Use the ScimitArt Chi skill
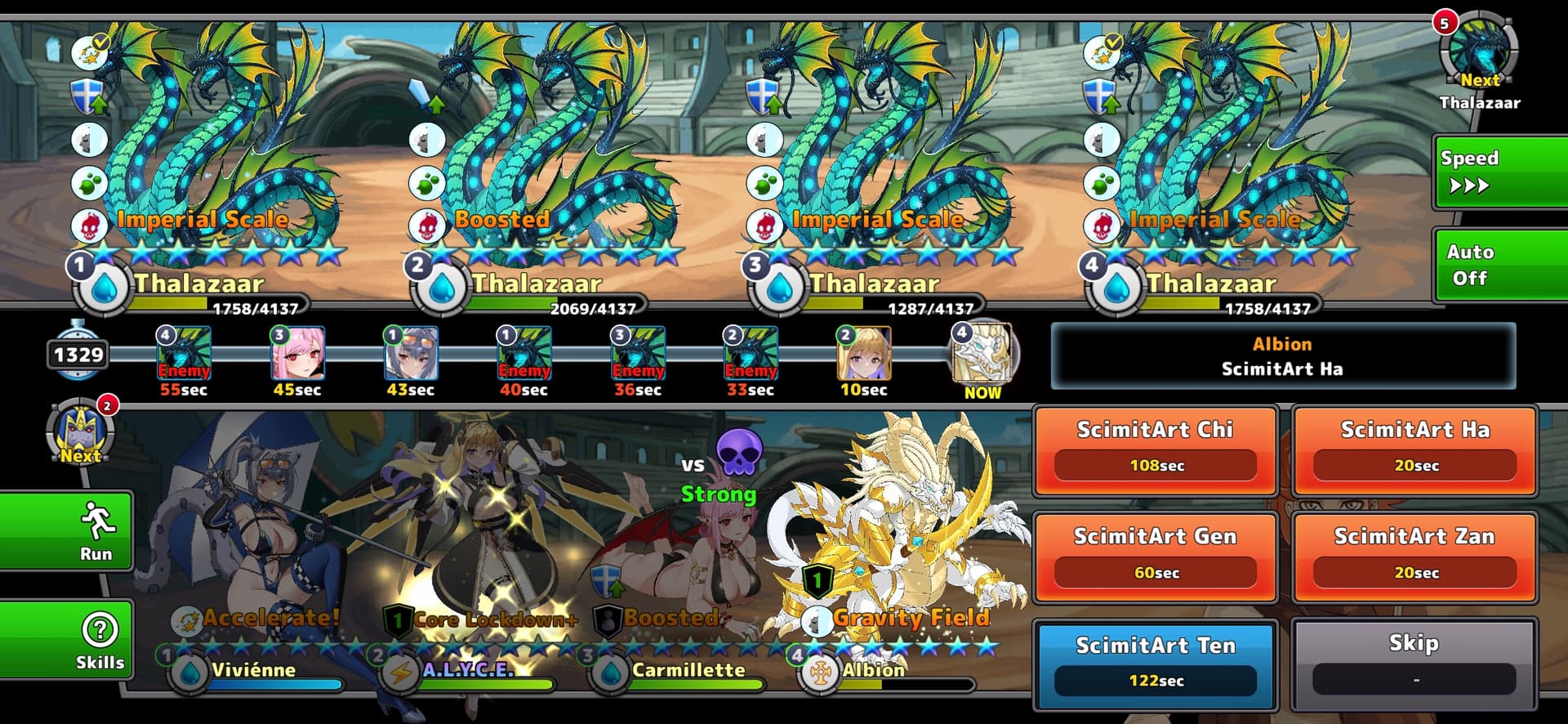 [x=1155, y=450]
